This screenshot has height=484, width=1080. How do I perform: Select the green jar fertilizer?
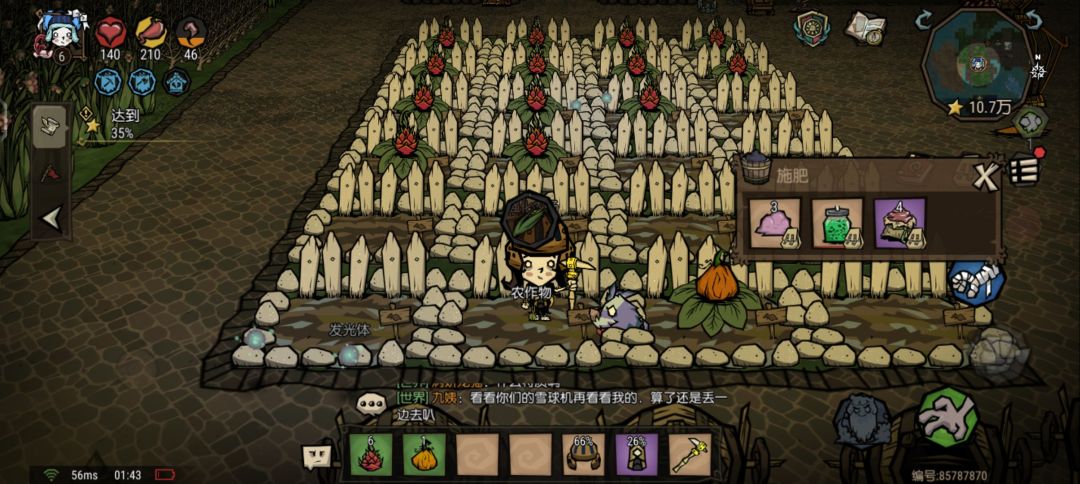click(837, 223)
